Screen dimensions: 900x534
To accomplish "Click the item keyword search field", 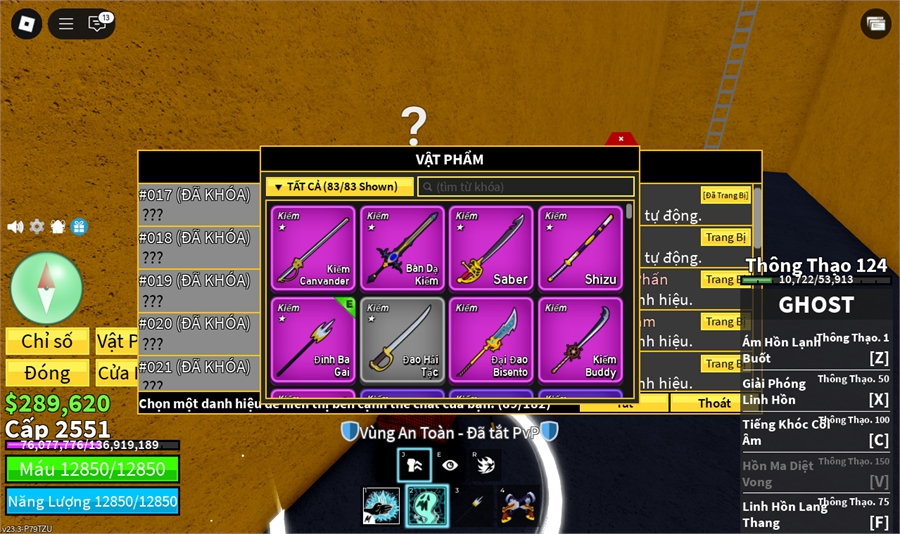I will pyautogui.click(x=526, y=187).
